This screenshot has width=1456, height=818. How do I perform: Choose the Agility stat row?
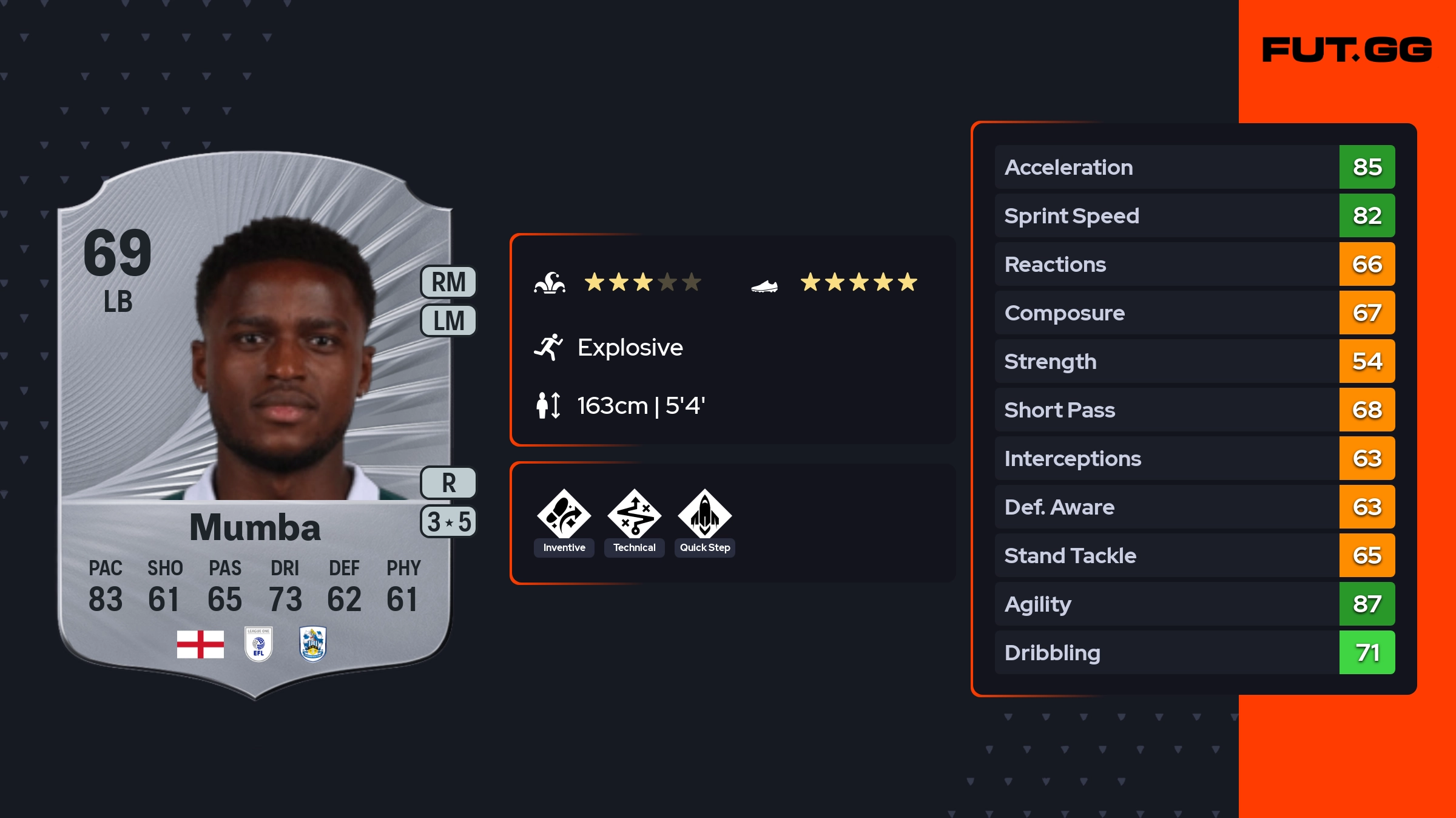tap(1195, 604)
